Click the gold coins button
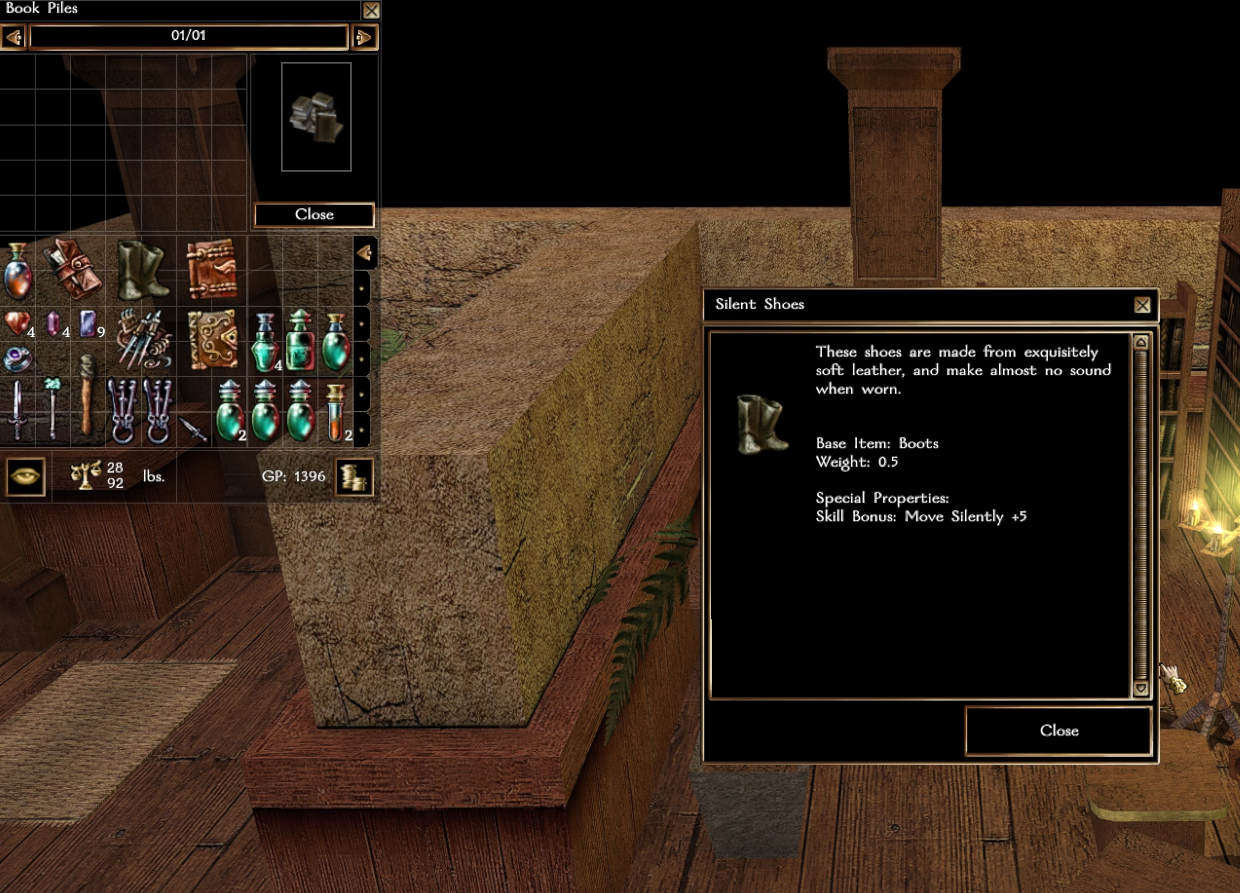The width and height of the screenshot is (1240, 893). [354, 477]
